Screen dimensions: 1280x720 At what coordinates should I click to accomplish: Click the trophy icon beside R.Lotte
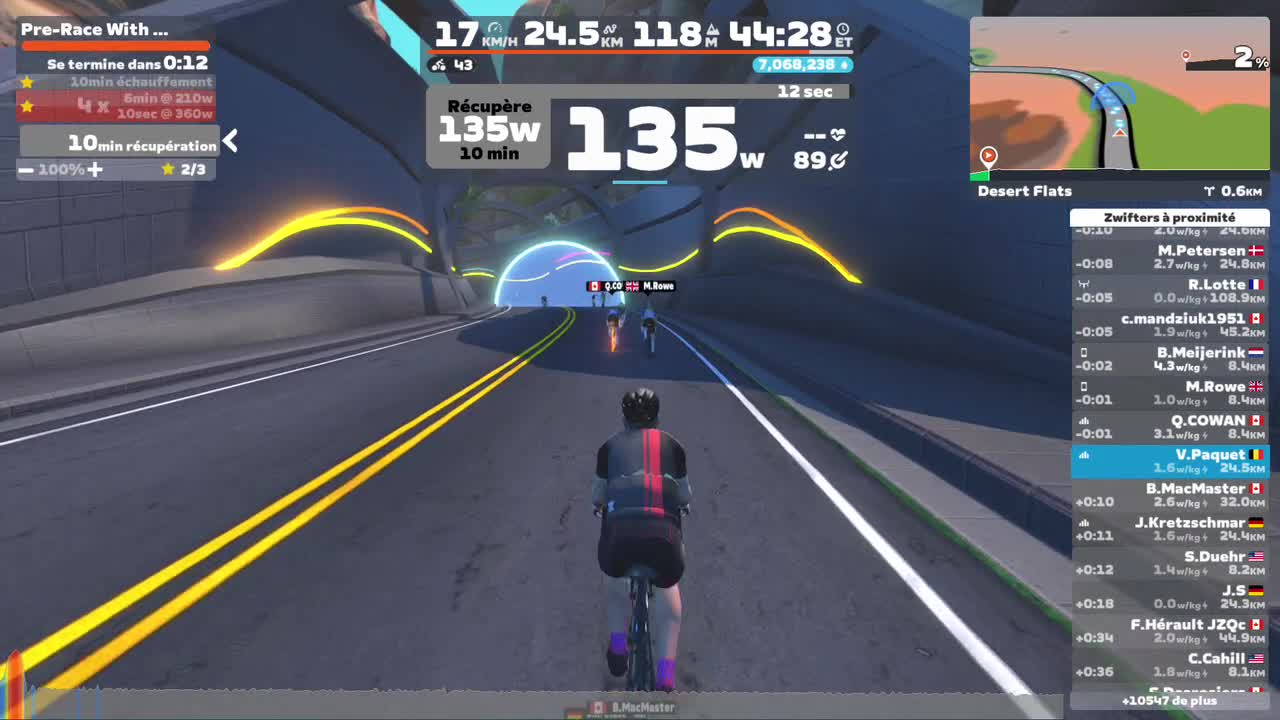click(1084, 284)
